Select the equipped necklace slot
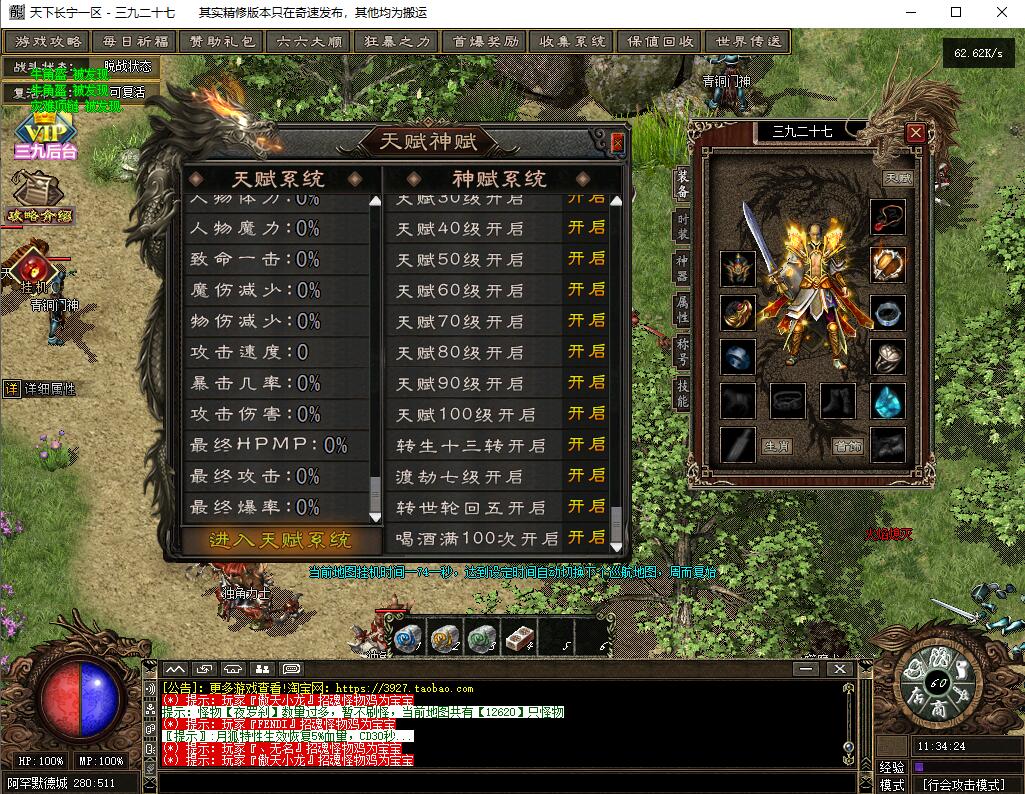Screen dimensions: 1025x794 (x=887, y=216)
